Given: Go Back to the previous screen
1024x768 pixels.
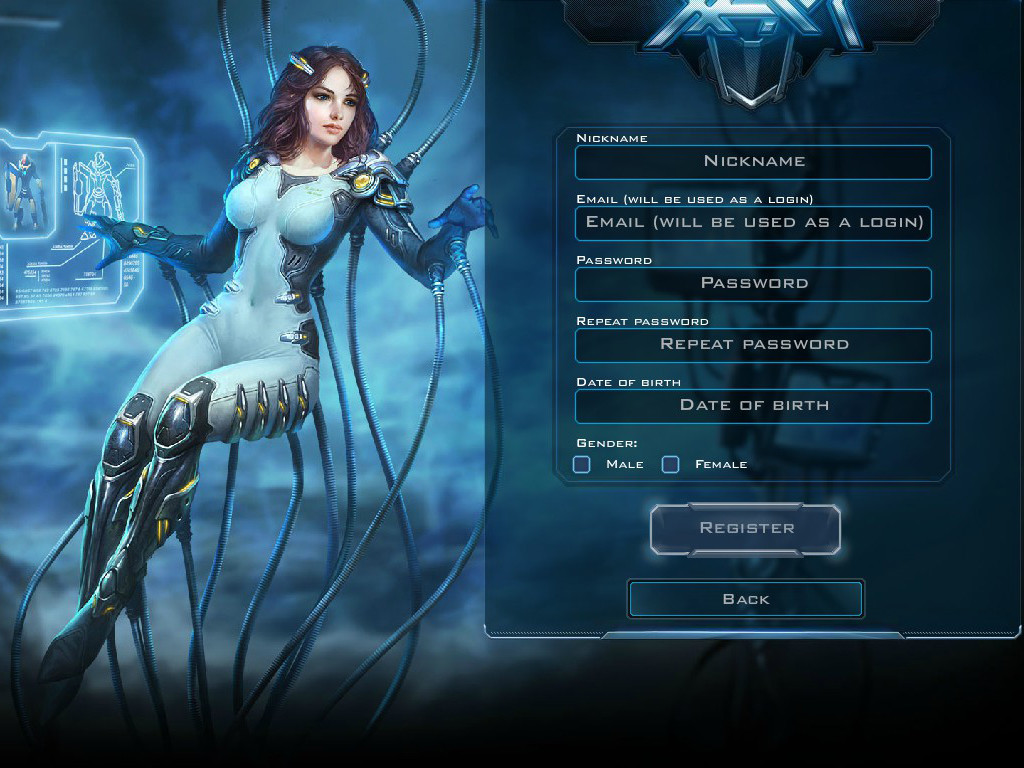Looking at the screenshot, I should click(x=746, y=599).
